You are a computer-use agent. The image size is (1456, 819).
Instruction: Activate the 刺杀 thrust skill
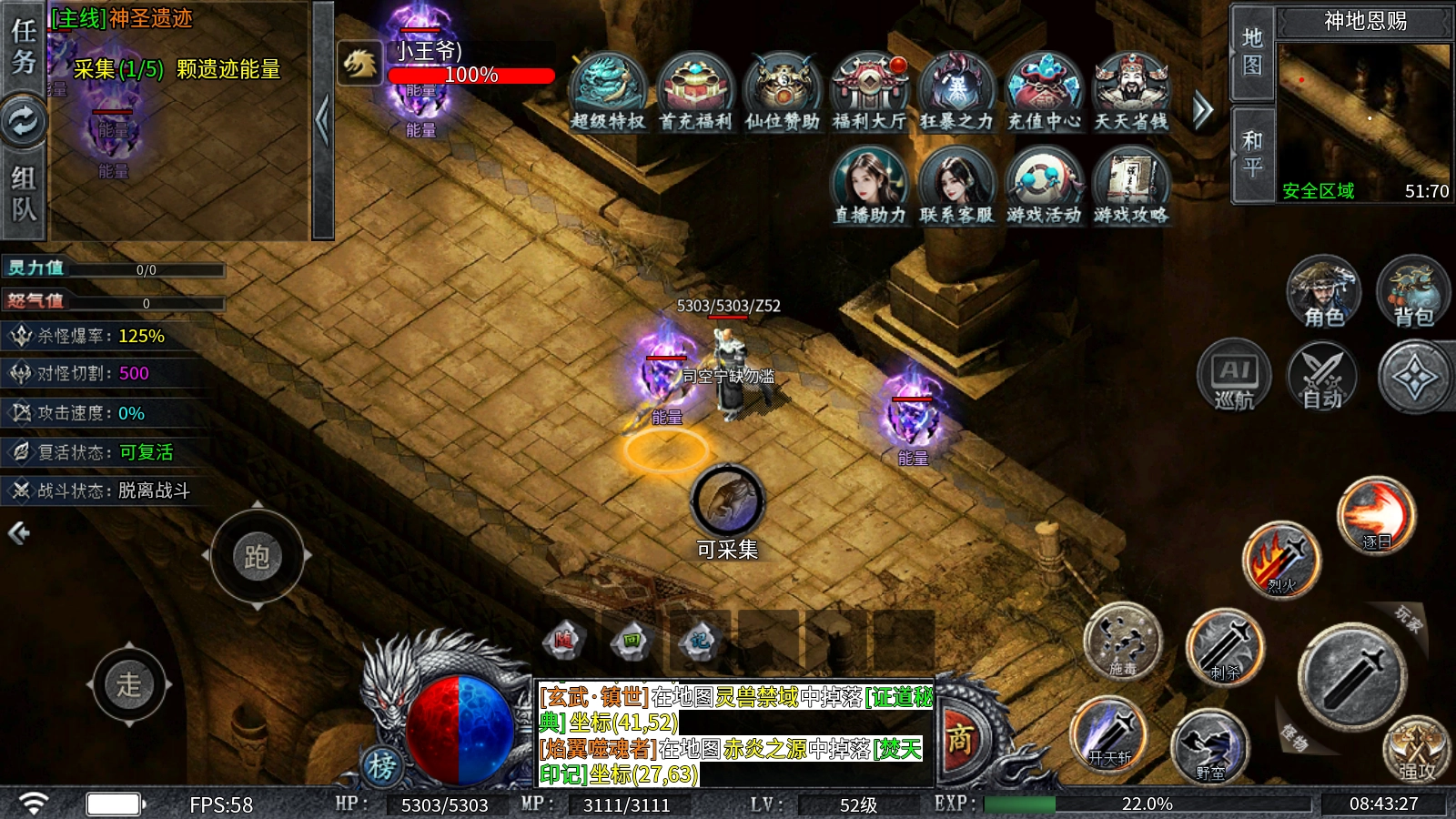click(x=1226, y=647)
